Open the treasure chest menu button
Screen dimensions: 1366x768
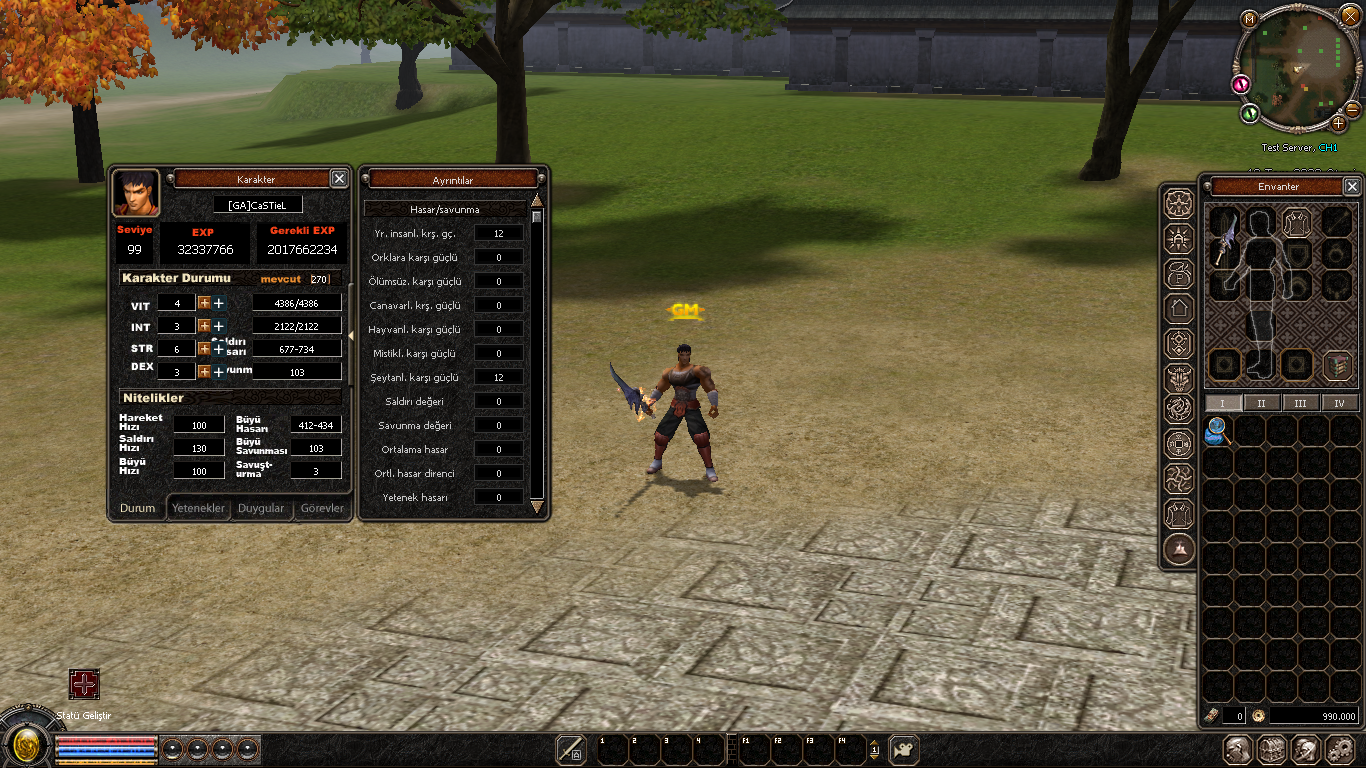pyautogui.click(x=1271, y=749)
